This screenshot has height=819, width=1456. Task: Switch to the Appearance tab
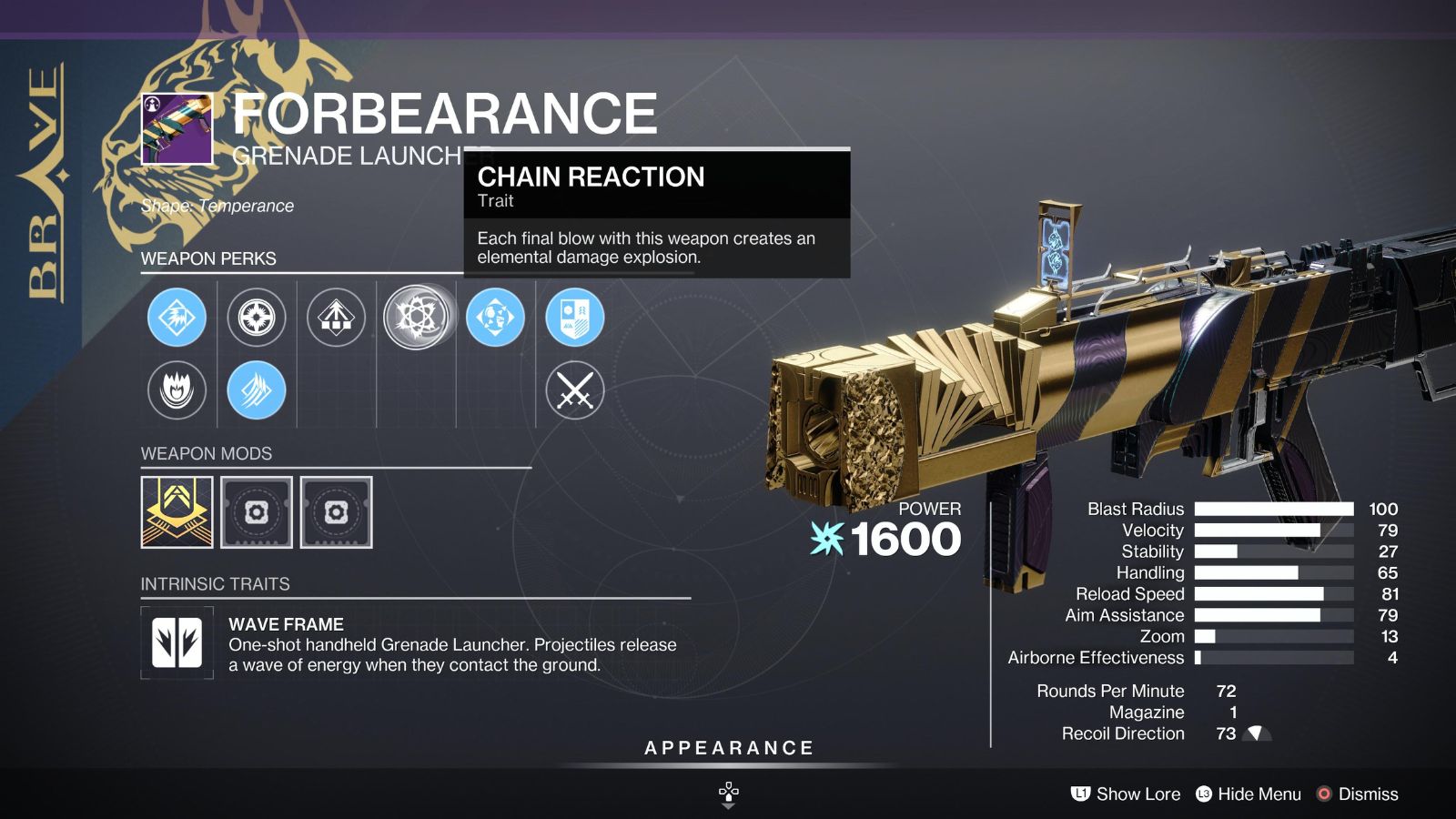click(x=727, y=748)
